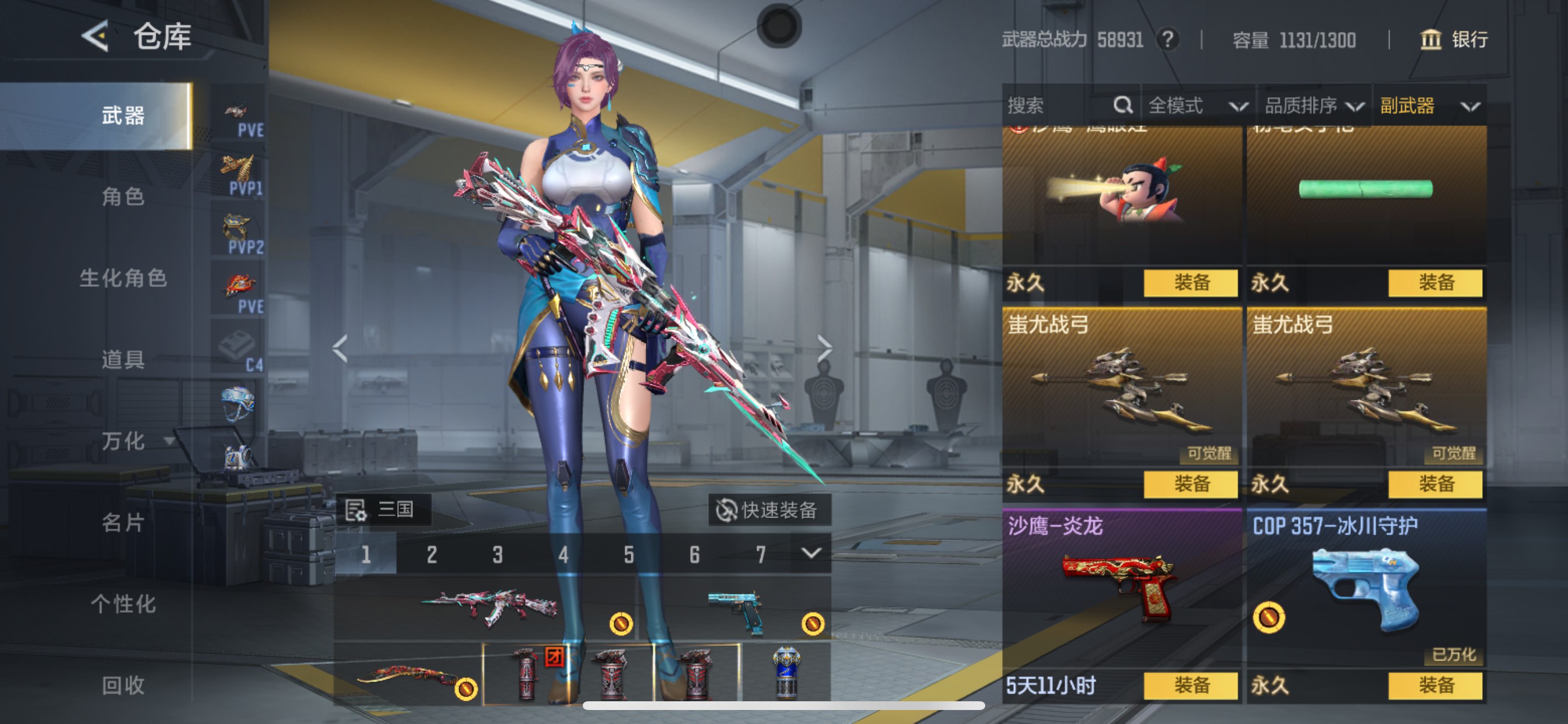The height and width of the screenshot is (724, 1568).
Task: Open the 品质排序 quality sort dropdown
Action: coord(1318,105)
